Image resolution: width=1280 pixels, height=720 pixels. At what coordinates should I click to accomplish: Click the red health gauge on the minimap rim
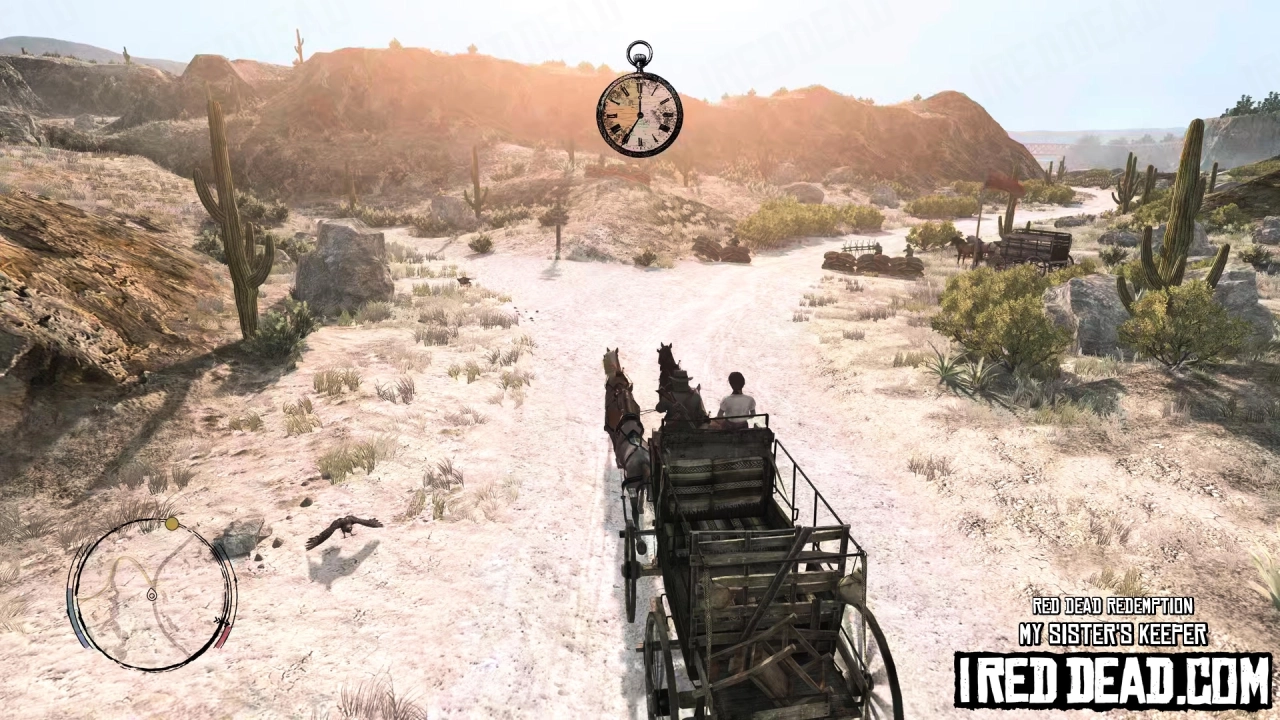point(222,636)
